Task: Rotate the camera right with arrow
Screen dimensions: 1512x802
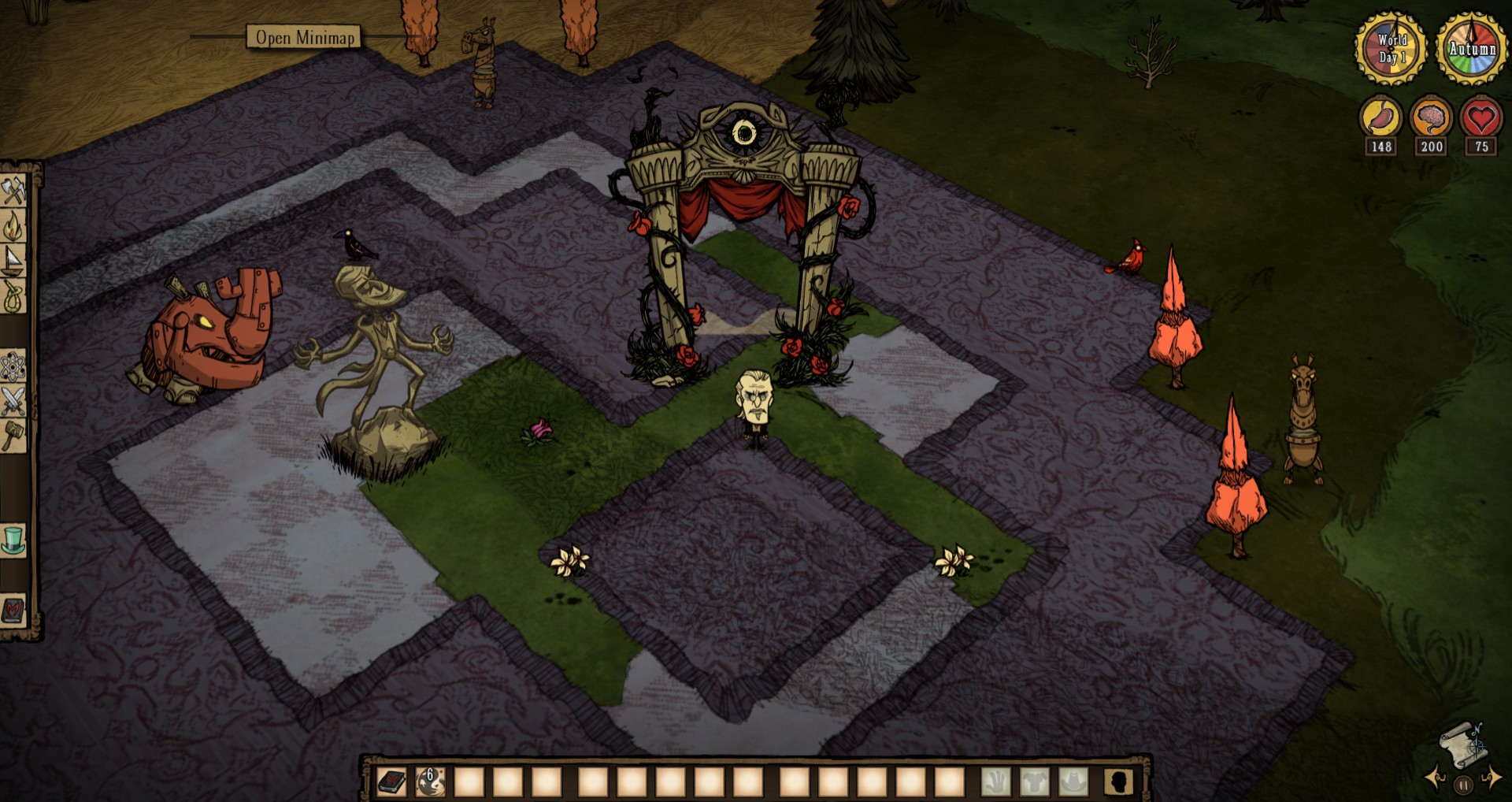Action: [x=1492, y=779]
